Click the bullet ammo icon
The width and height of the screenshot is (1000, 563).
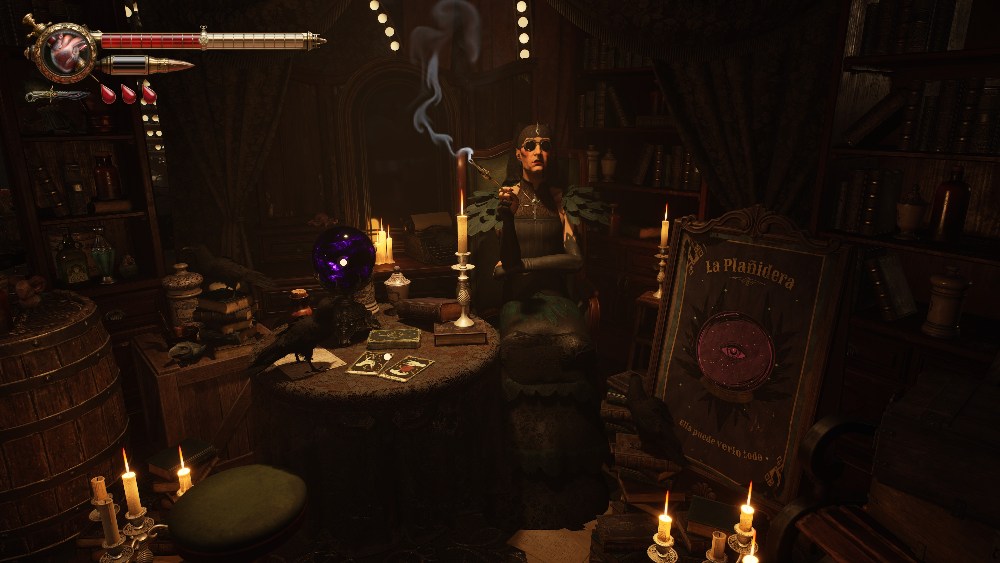click(146, 66)
